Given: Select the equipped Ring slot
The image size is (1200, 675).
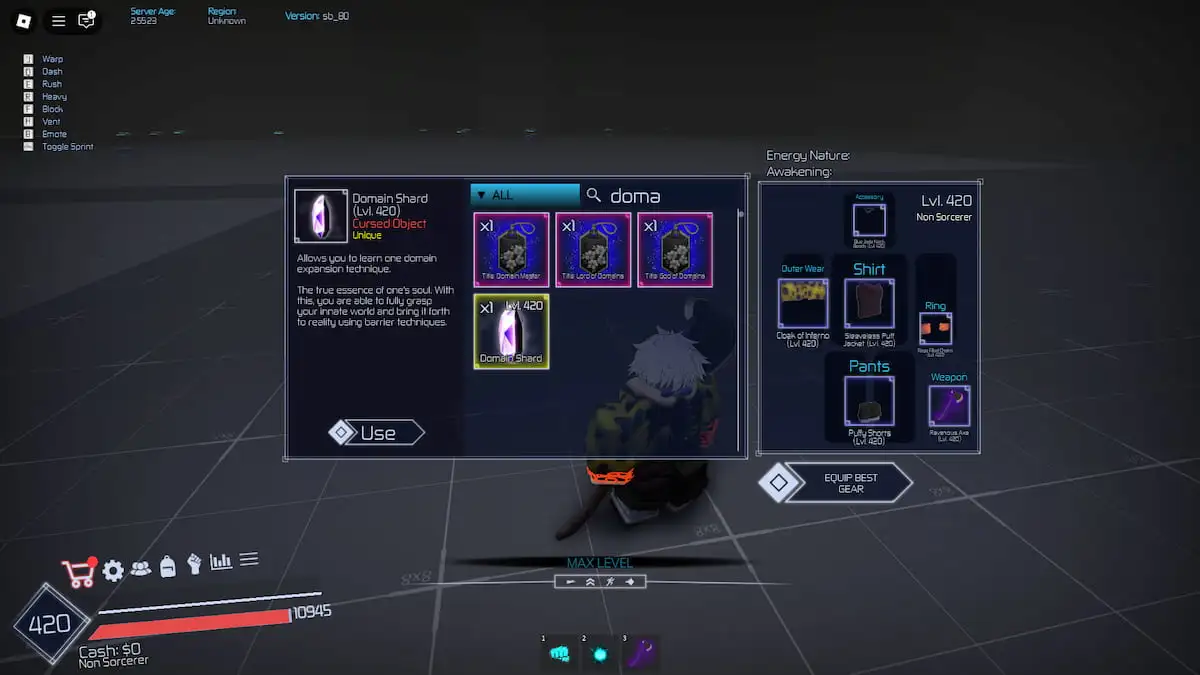Looking at the screenshot, I should tap(935, 329).
